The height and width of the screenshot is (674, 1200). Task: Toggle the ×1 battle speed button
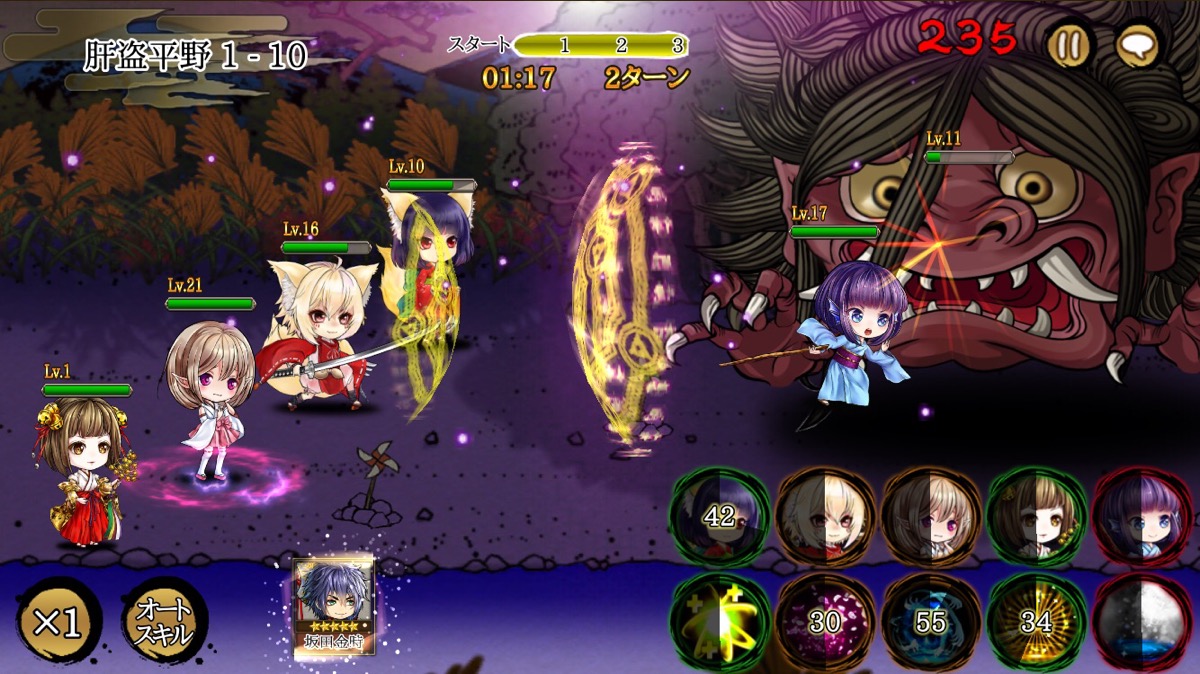coord(58,622)
